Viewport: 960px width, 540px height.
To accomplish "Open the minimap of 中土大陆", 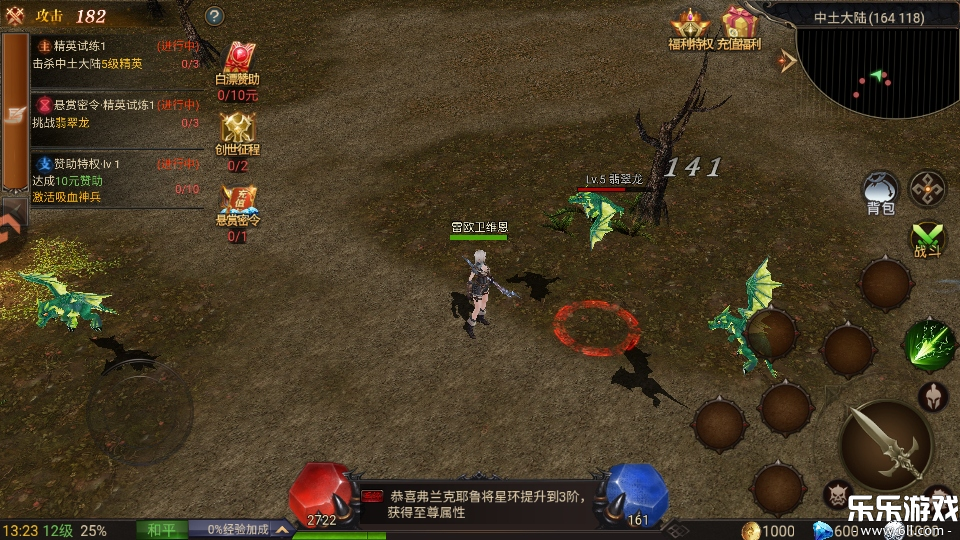I will click(x=877, y=72).
